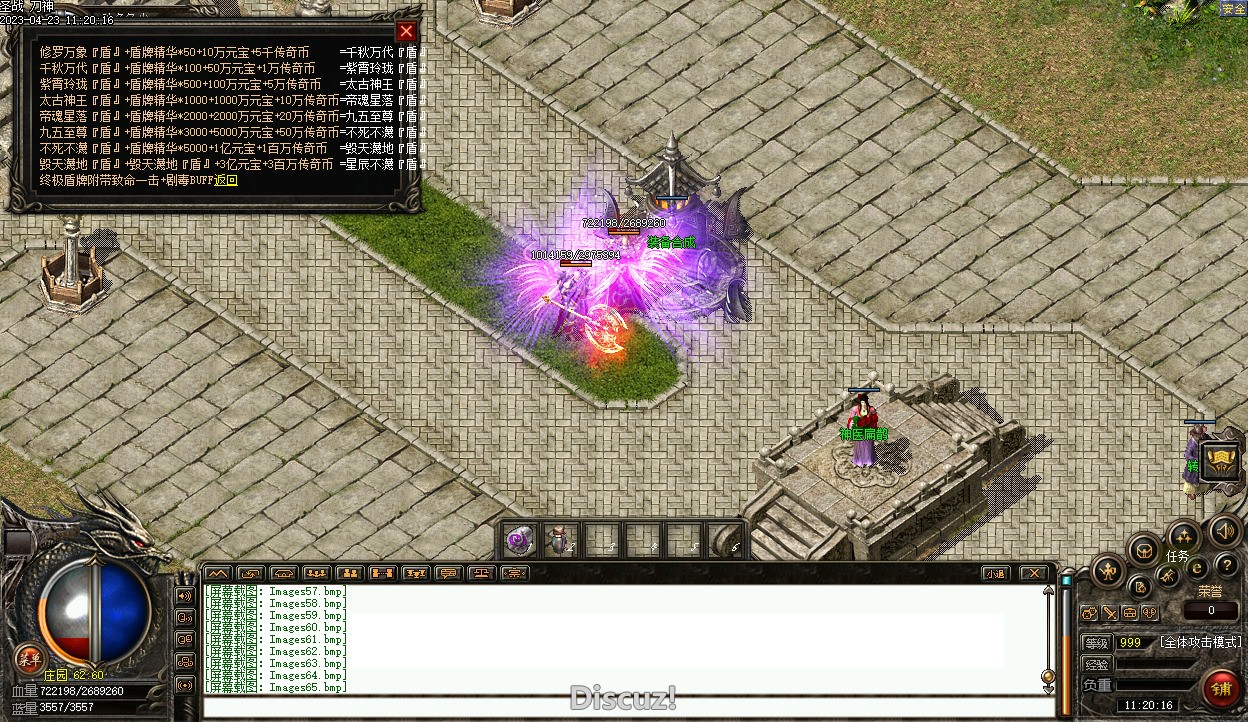This screenshot has height=722, width=1248.
Task: Close the shield synthesis dialog
Action: (x=405, y=31)
